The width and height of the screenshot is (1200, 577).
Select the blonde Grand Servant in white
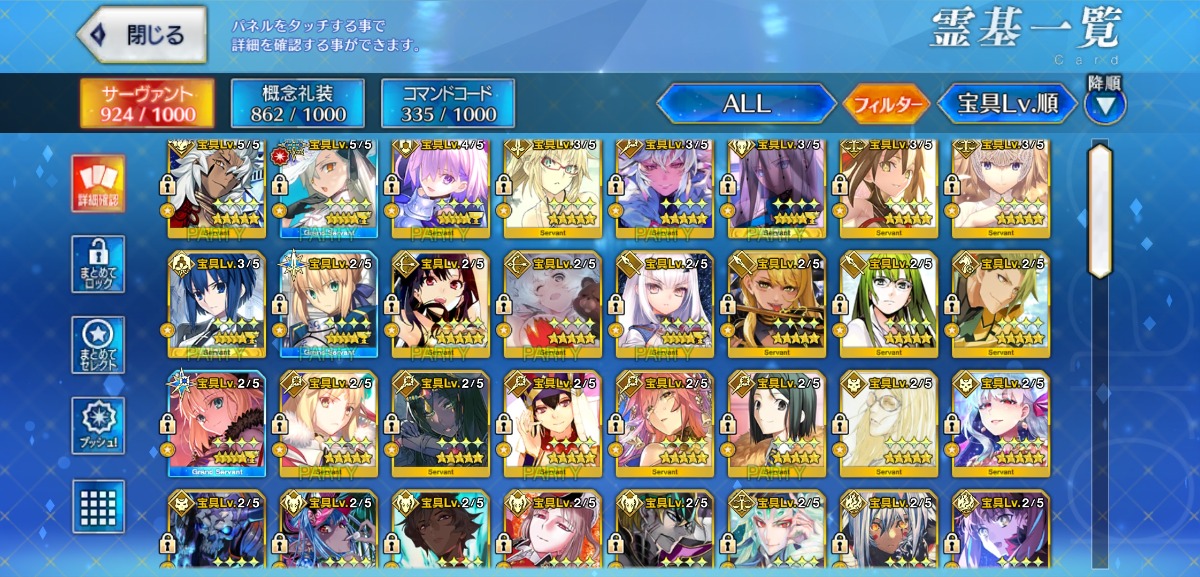tap(328, 300)
